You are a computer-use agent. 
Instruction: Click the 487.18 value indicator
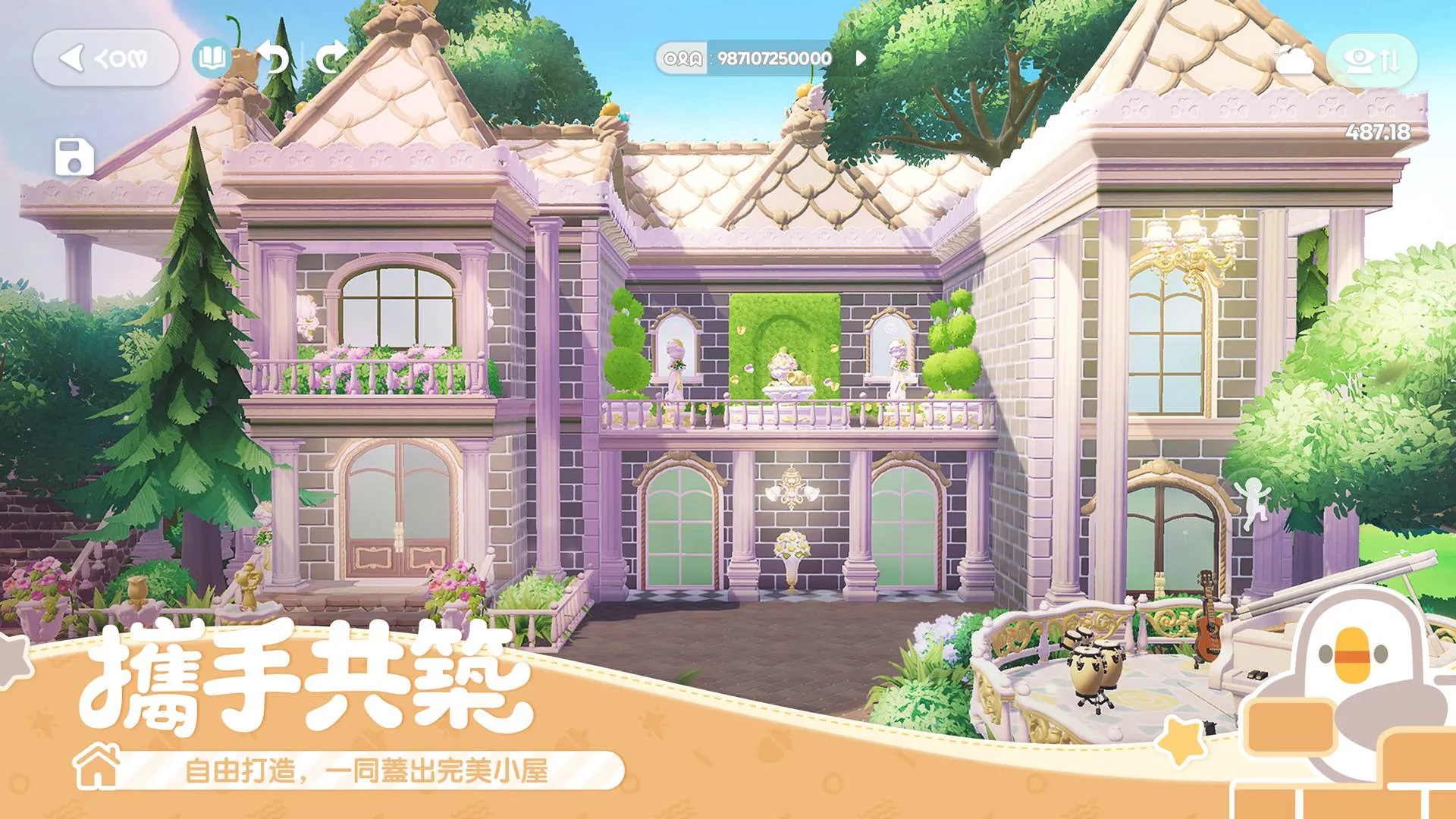pyautogui.click(x=1377, y=131)
